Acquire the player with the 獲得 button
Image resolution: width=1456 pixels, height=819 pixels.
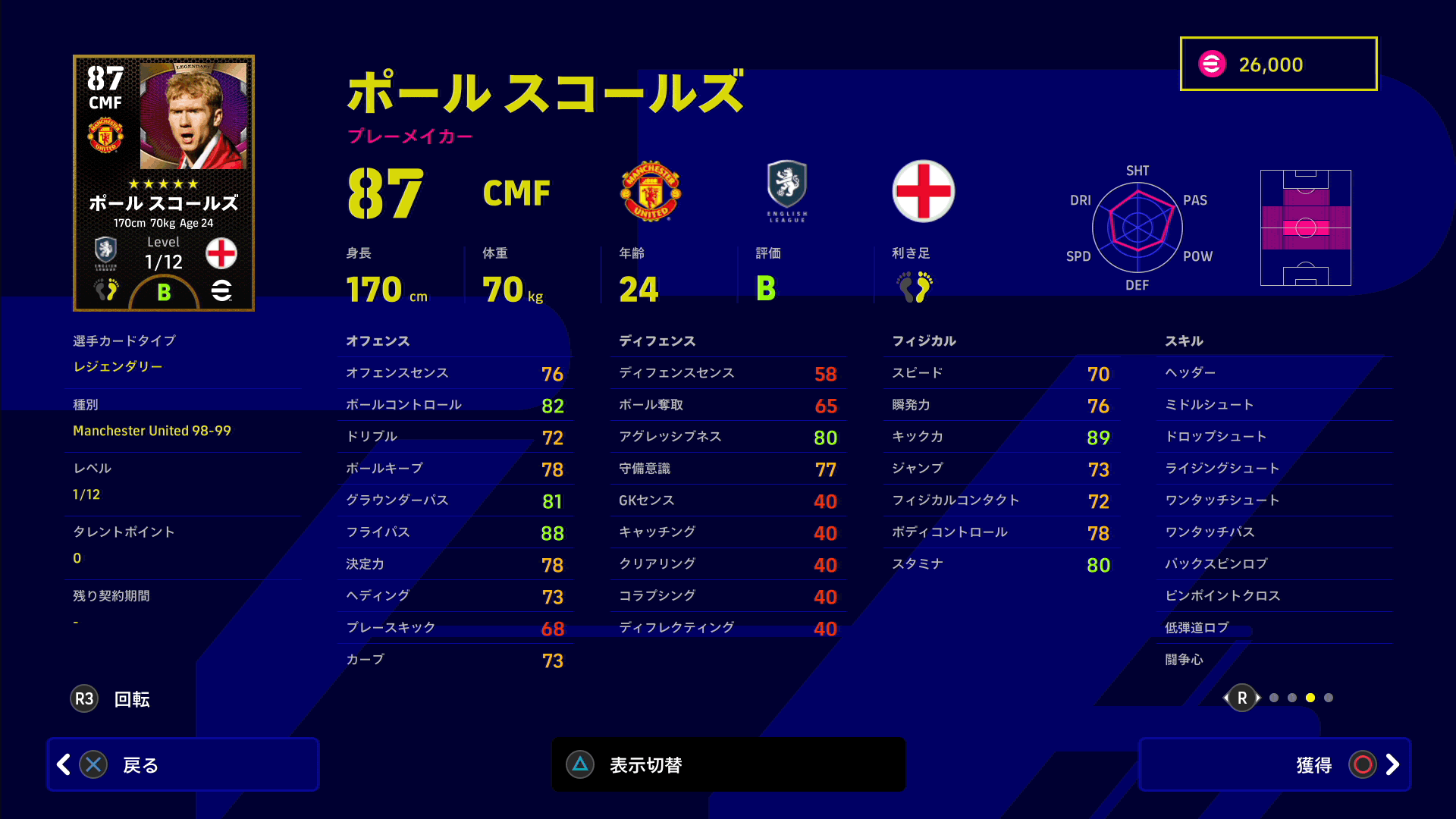[x=1274, y=764]
